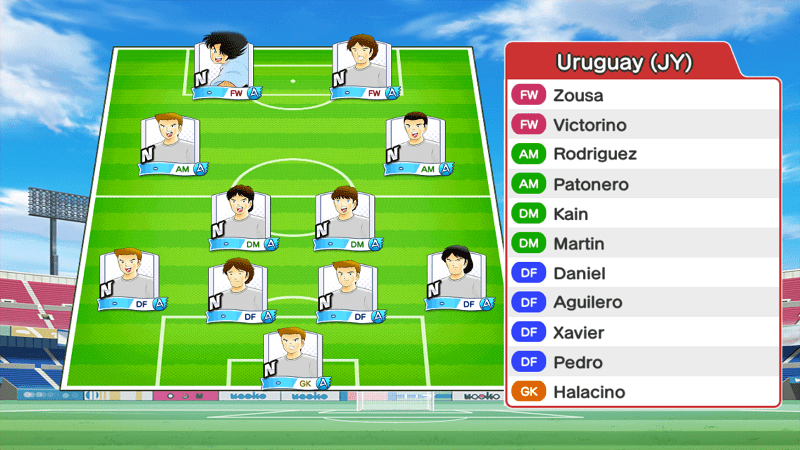
Task: Choose Victorino from the roster list
Action: point(642,125)
